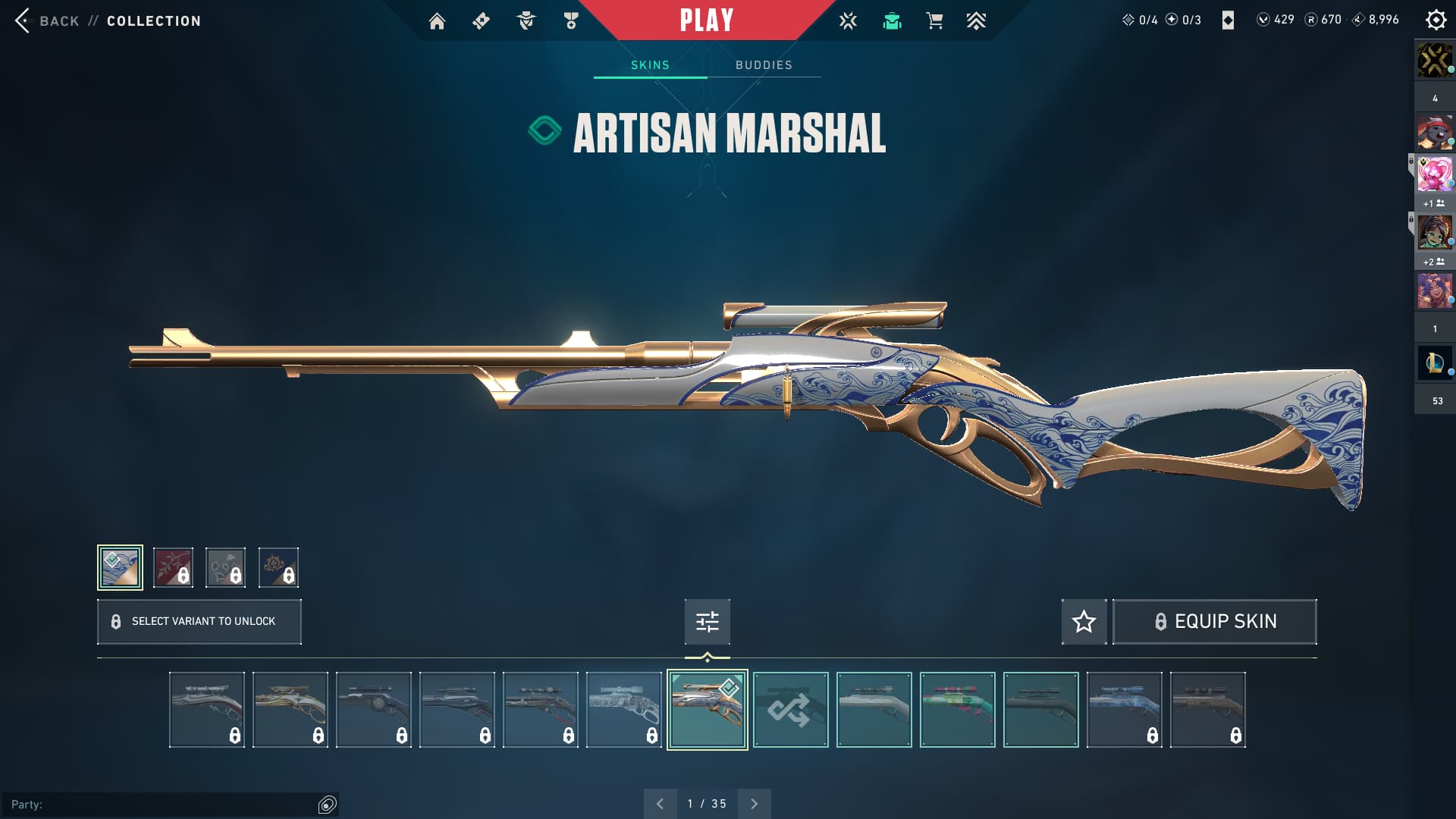Viewport: 1456px width, 819px height.
Task: Select the Skins tab
Action: (650, 65)
